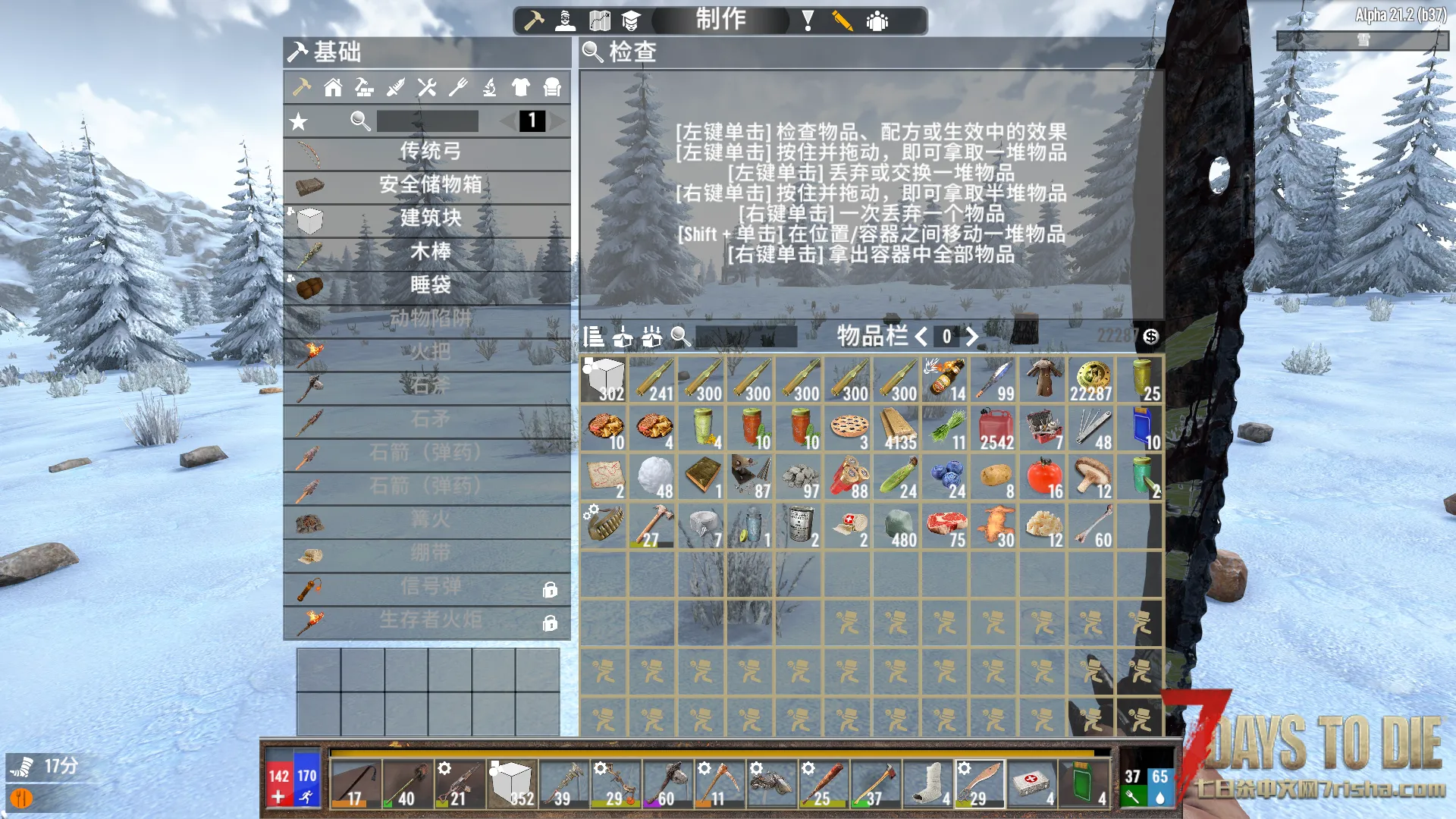Toggle the favorites star filter
The height and width of the screenshot is (819, 1456).
tap(299, 121)
